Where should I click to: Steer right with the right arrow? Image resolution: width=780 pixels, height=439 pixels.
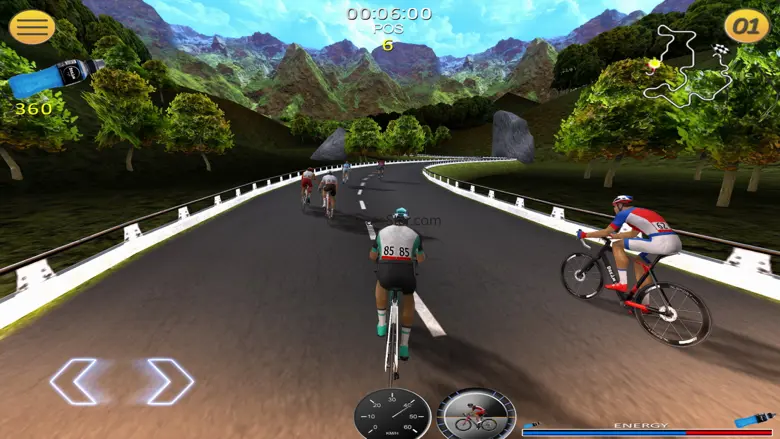tap(169, 381)
